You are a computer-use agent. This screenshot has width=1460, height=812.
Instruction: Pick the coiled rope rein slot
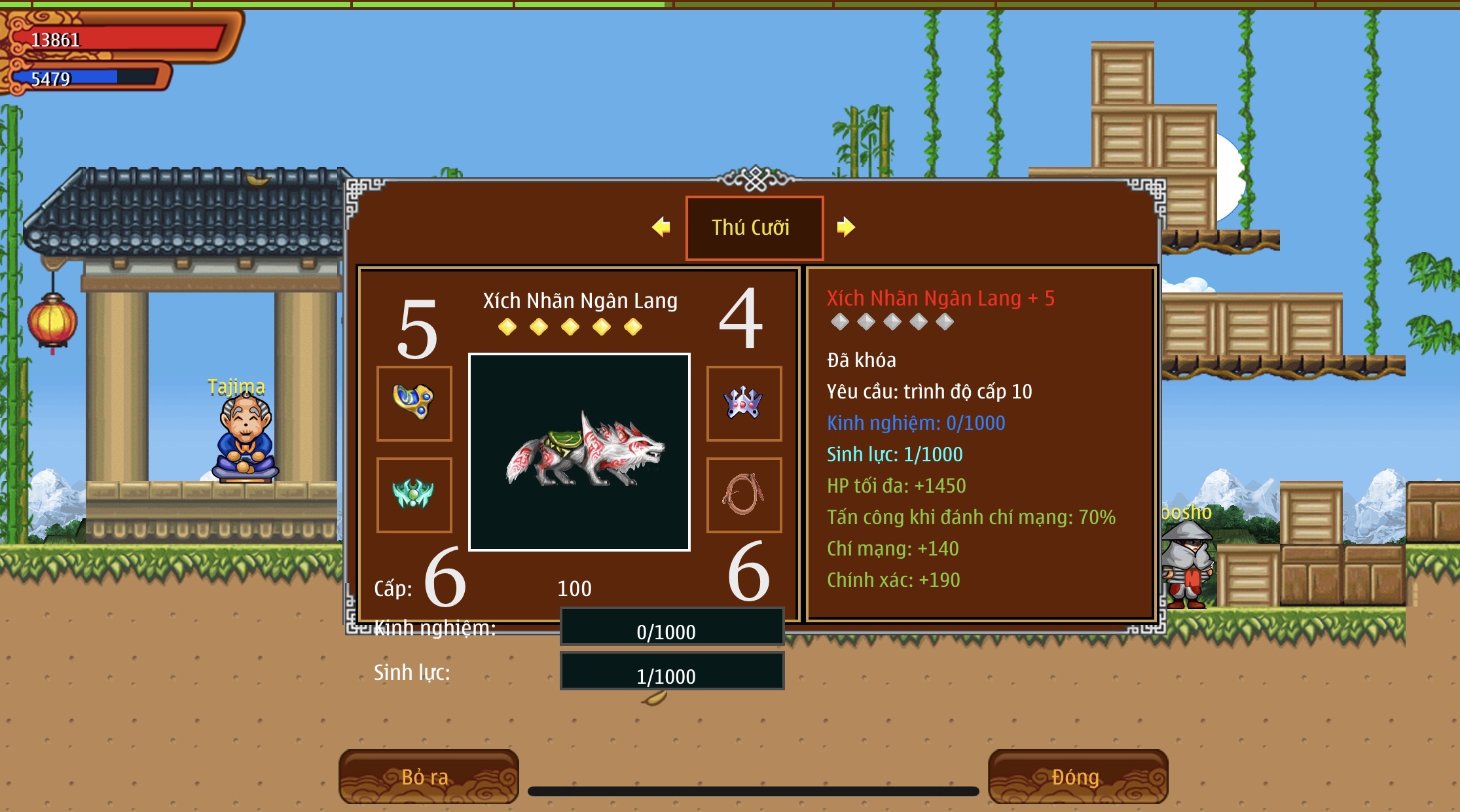click(x=744, y=495)
